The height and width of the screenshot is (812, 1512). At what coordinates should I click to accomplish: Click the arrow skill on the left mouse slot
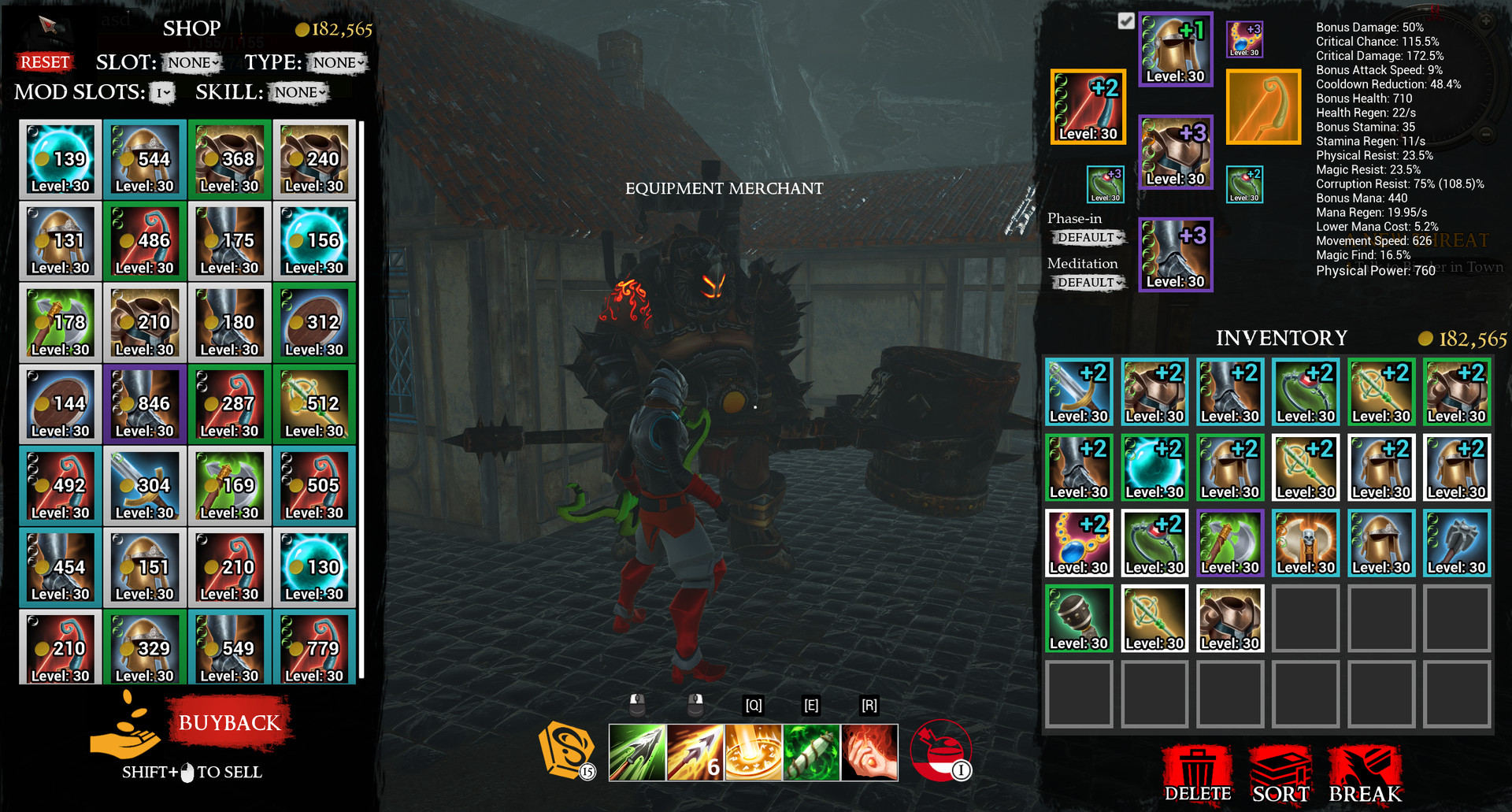click(x=637, y=752)
